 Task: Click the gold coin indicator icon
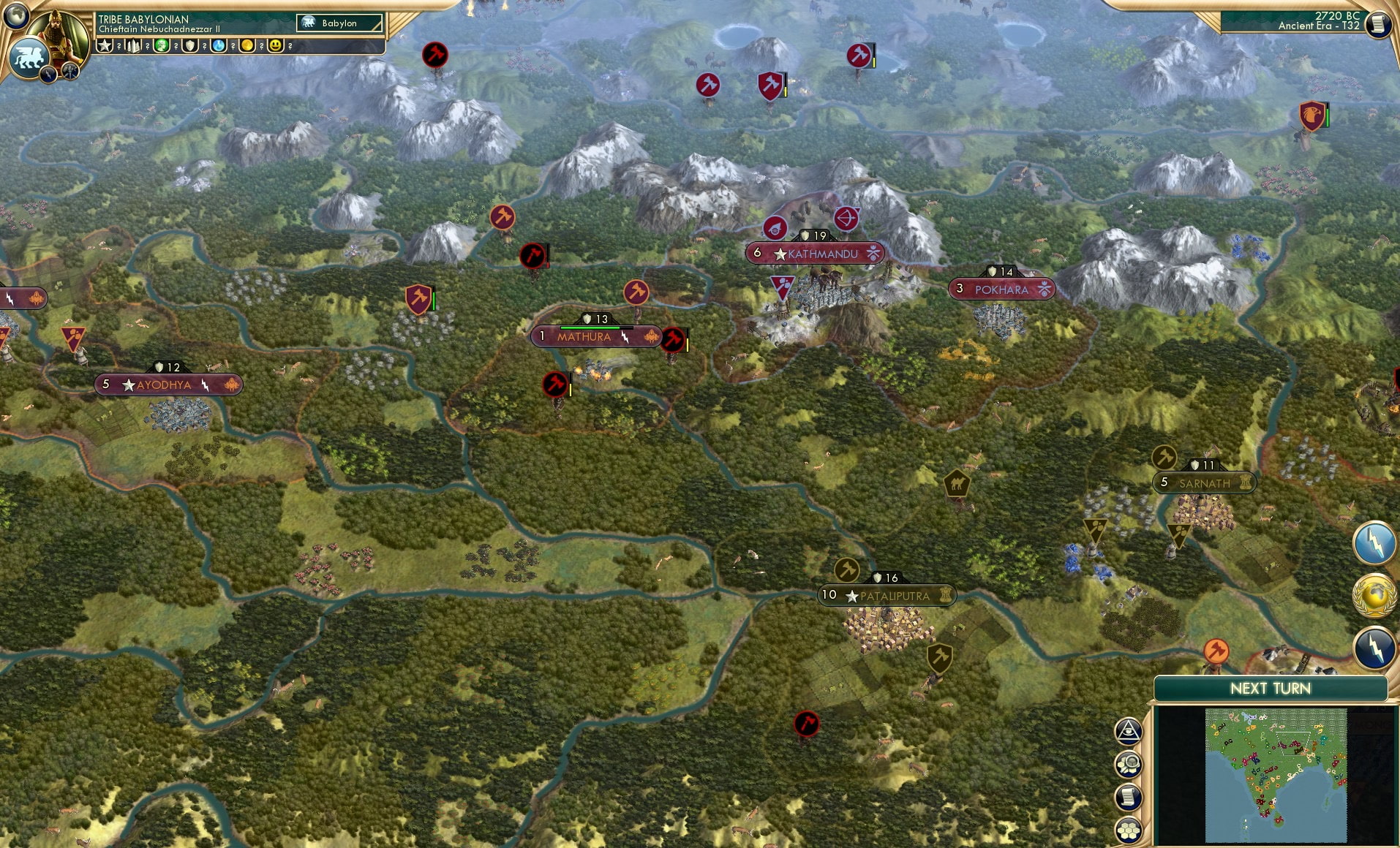tap(248, 45)
